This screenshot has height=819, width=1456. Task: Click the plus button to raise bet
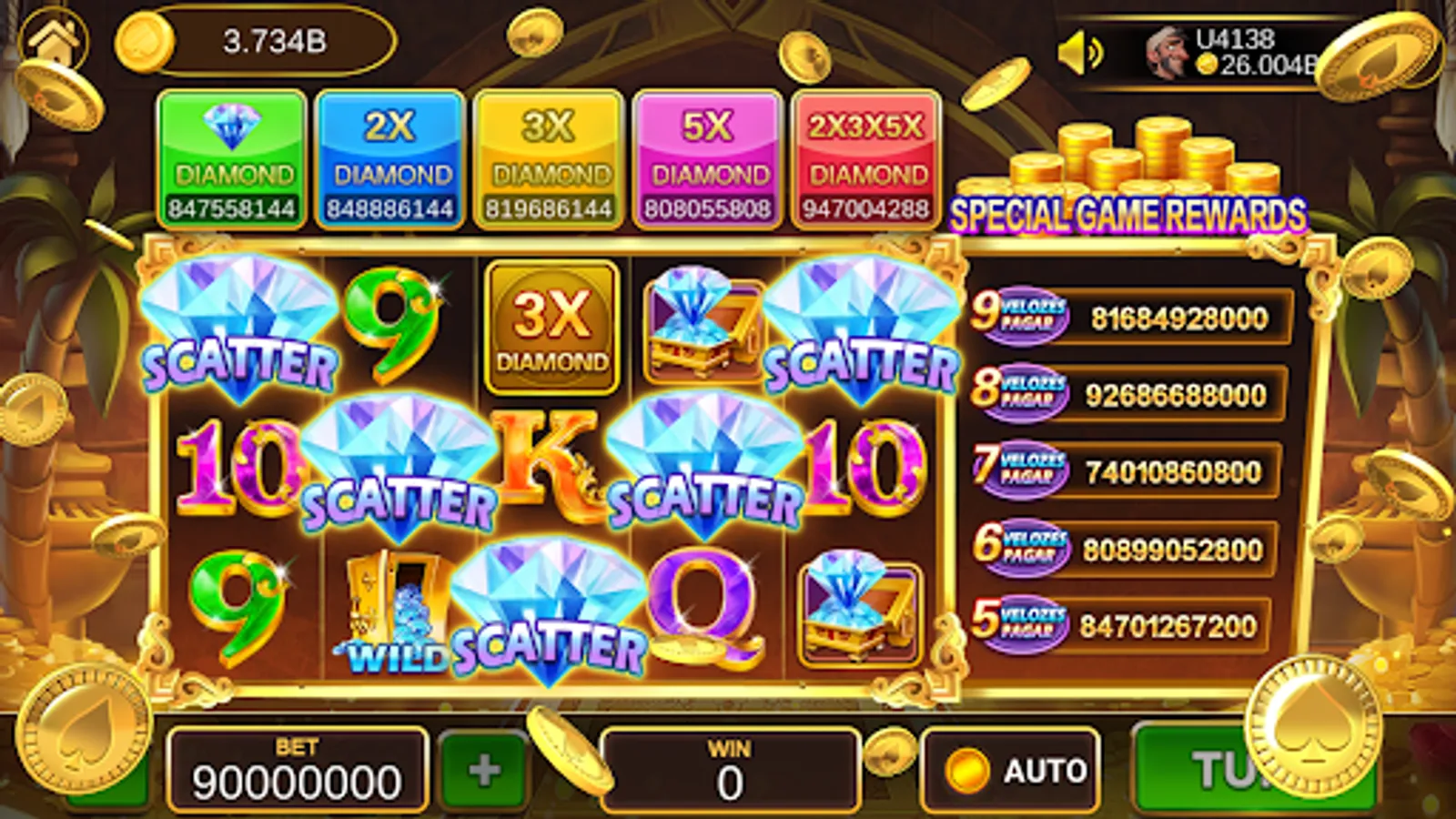[x=482, y=769]
